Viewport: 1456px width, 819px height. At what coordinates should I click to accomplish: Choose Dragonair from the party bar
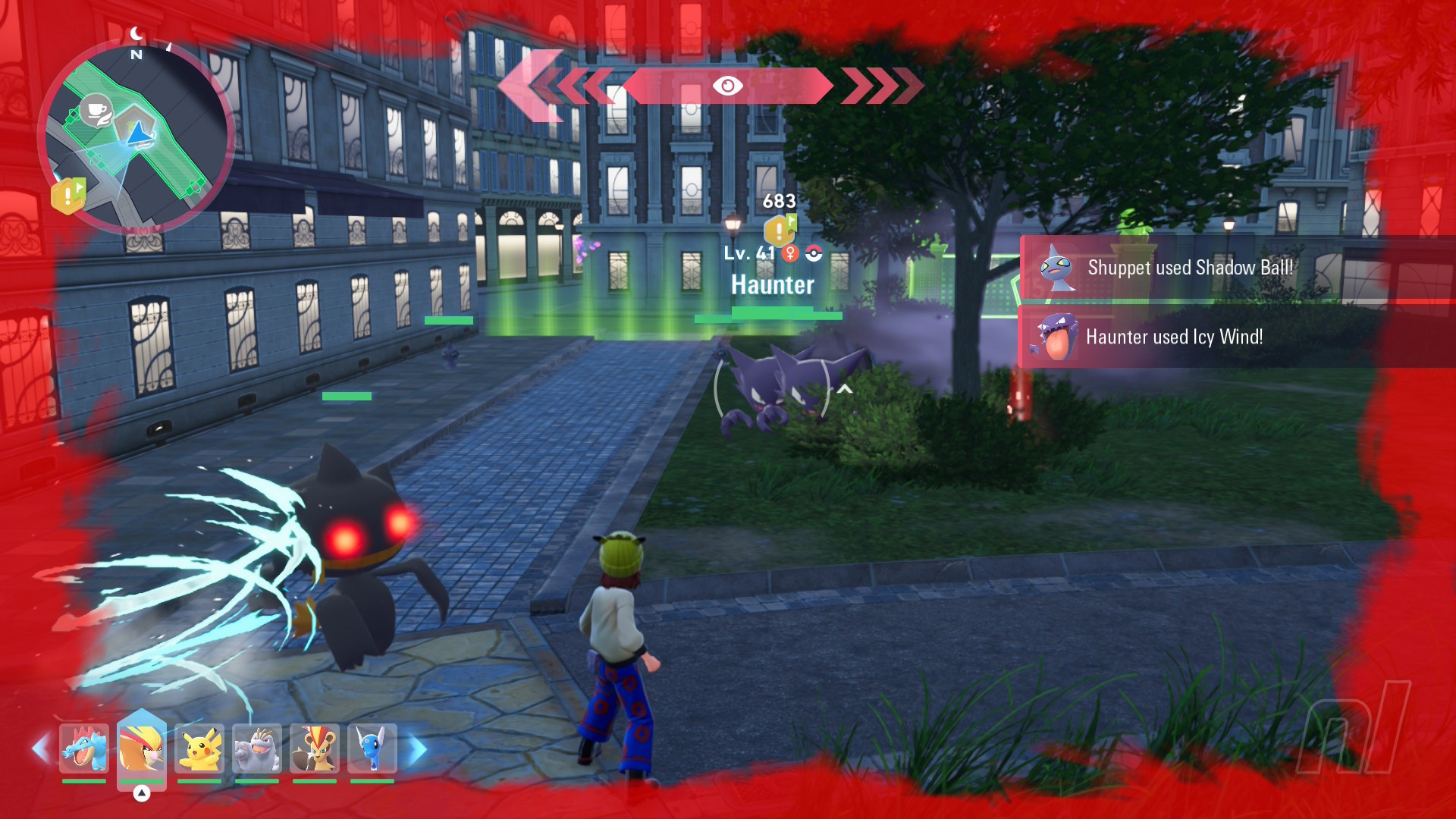click(372, 748)
